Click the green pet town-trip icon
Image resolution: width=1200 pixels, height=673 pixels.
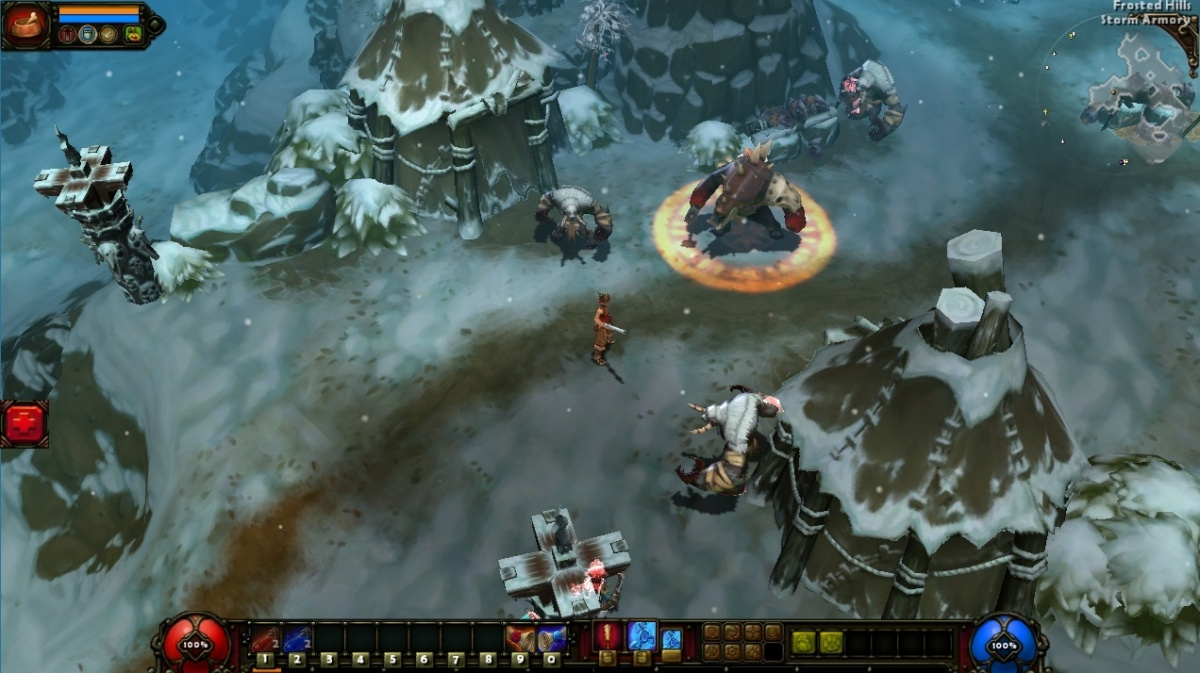[133, 35]
